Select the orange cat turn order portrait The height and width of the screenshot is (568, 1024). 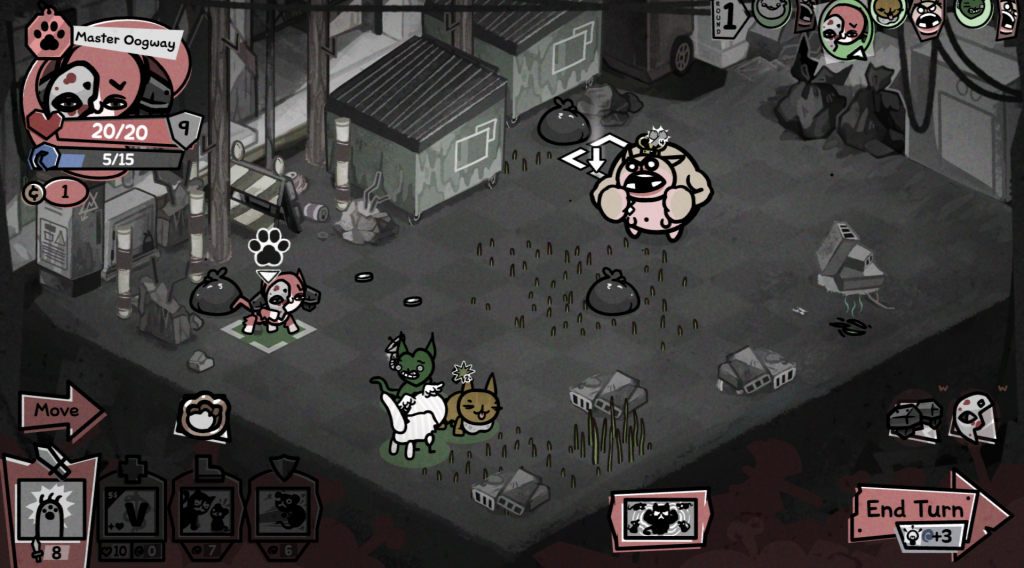pyautogui.click(x=886, y=13)
